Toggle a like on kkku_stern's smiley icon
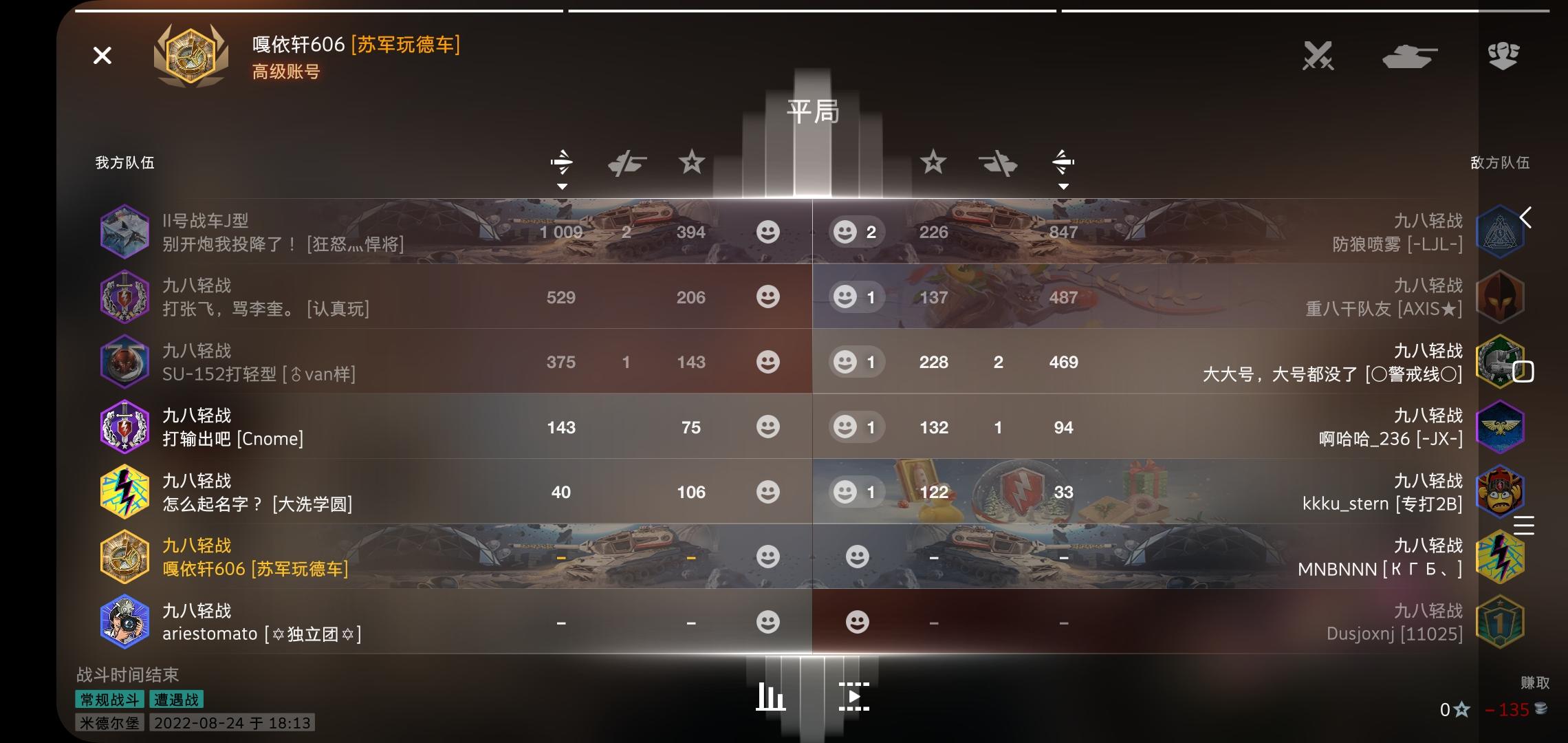The image size is (1568, 743). point(844,491)
